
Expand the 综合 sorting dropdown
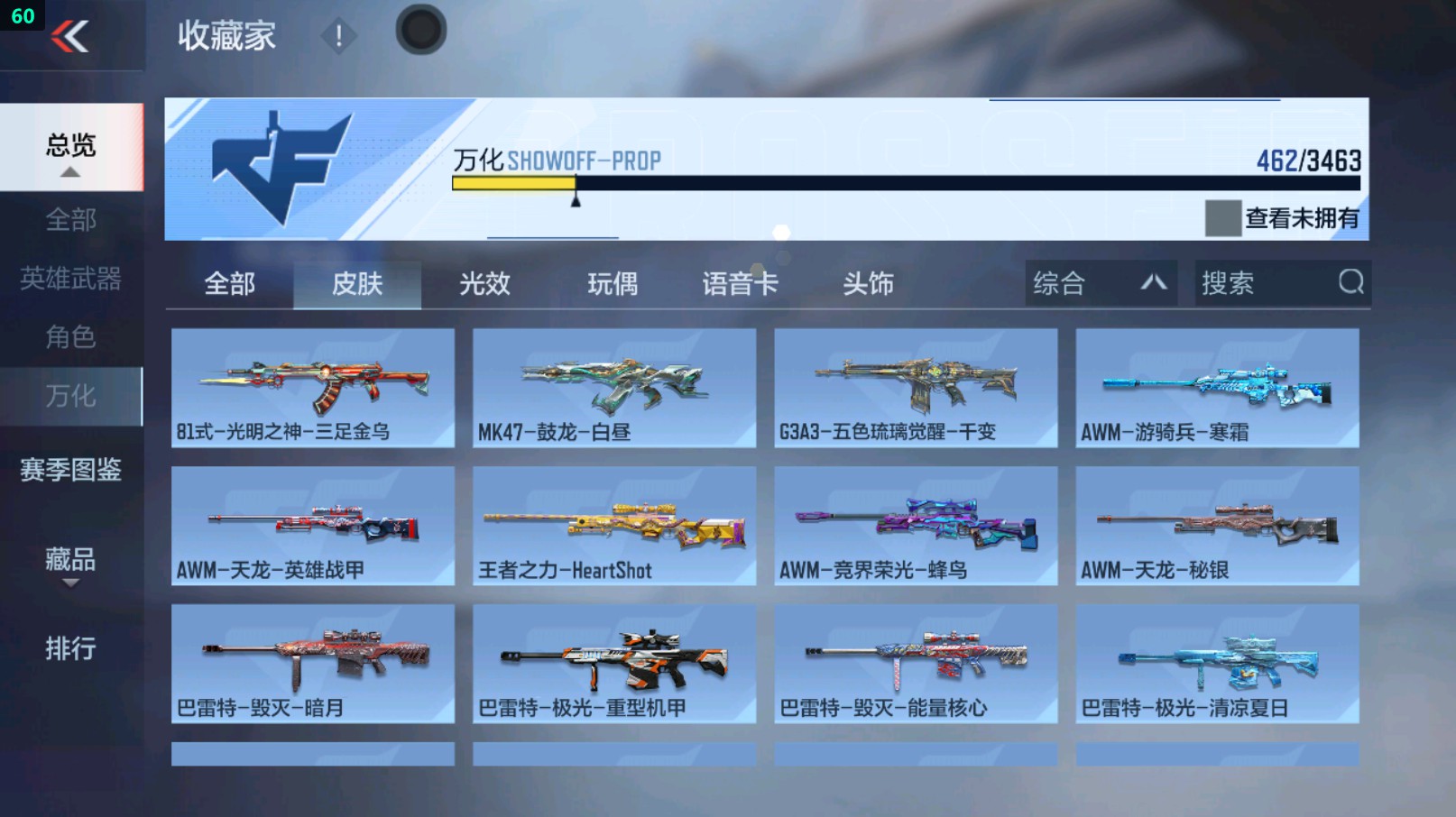[1100, 283]
